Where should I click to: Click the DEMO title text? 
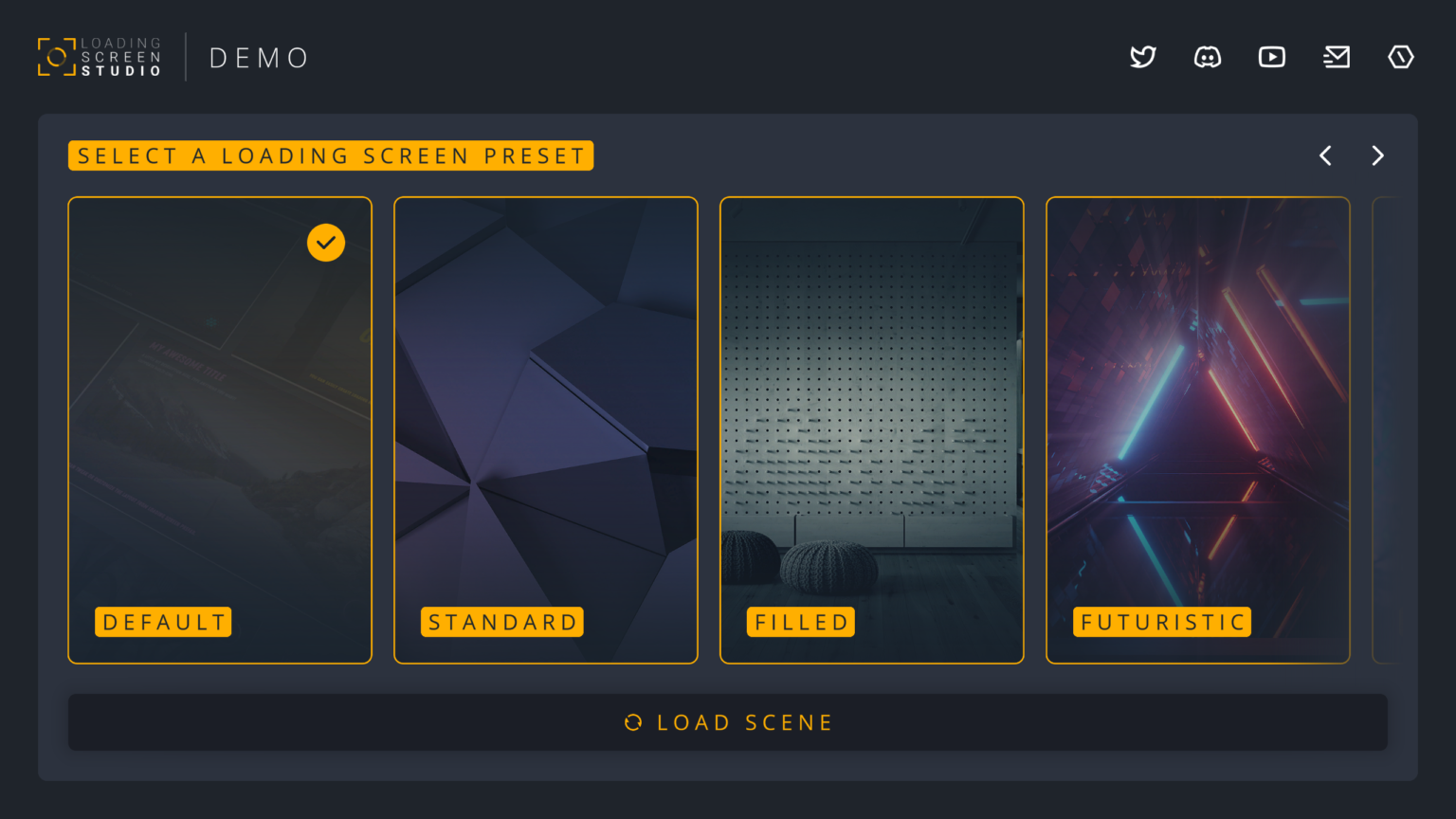click(257, 57)
